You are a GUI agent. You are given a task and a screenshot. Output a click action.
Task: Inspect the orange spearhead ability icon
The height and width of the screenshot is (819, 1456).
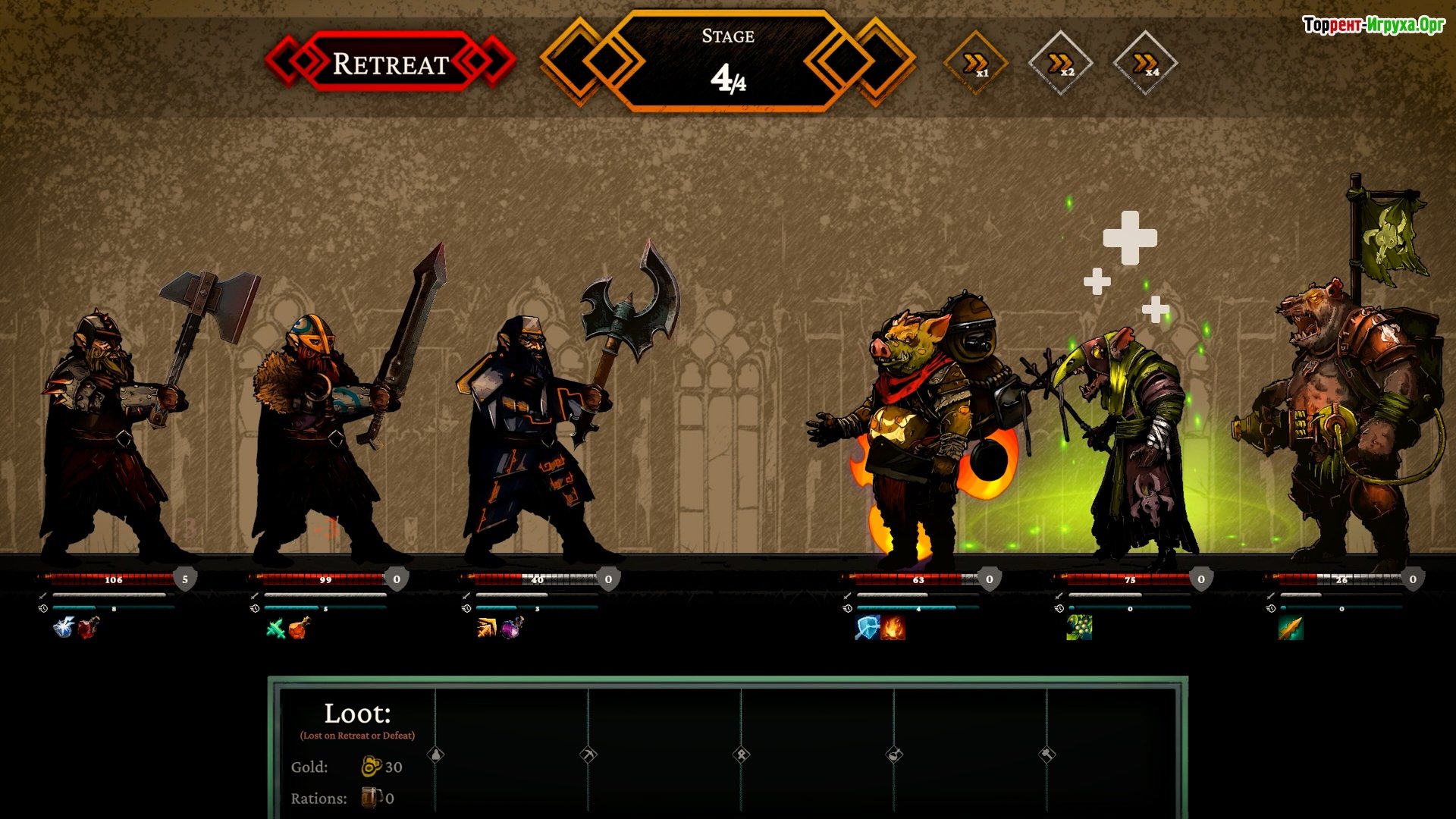(x=1291, y=628)
